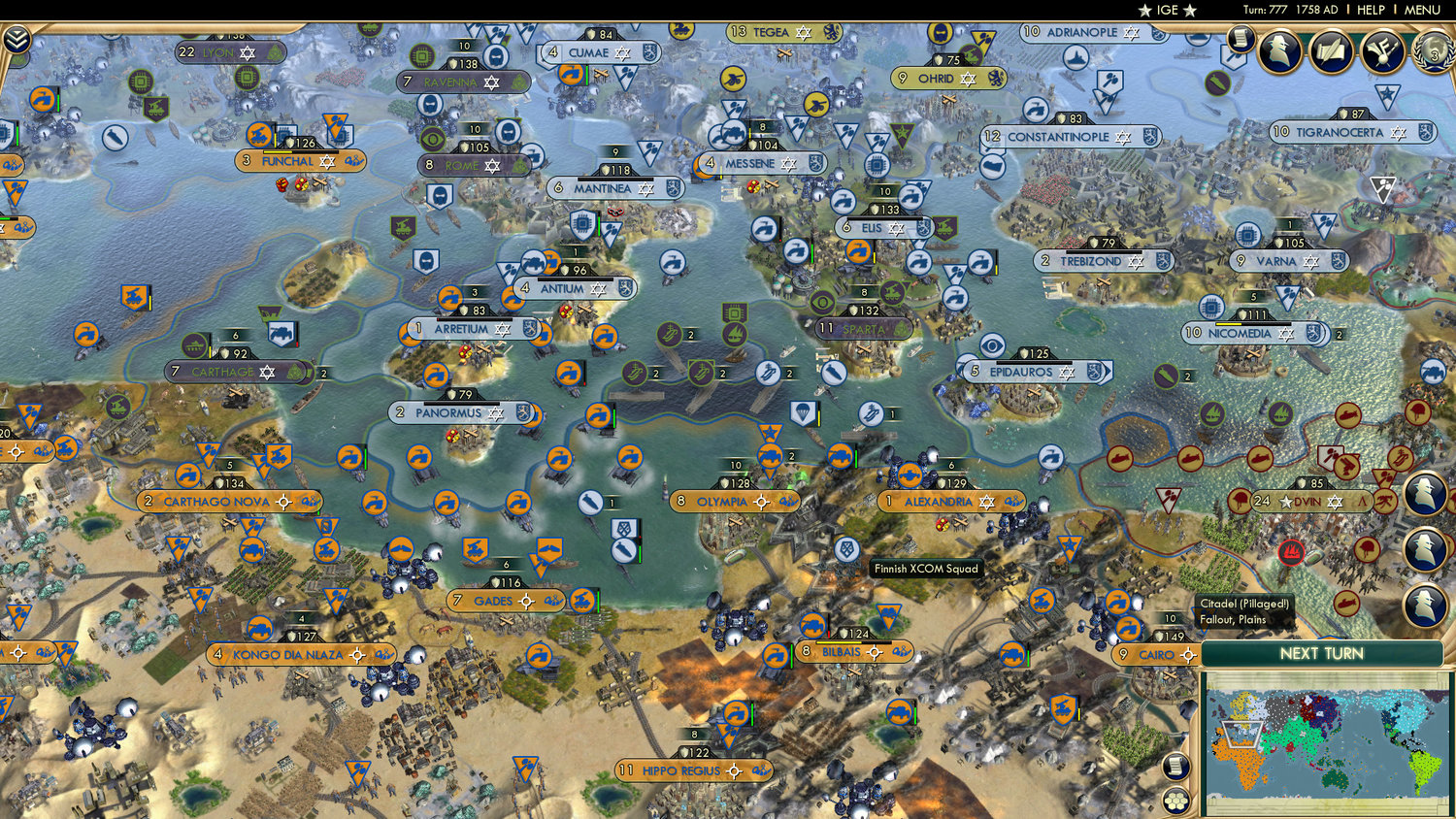Click the locate-city crosshair beside the Cairo banner
The image size is (1456, 819).
1190,656
